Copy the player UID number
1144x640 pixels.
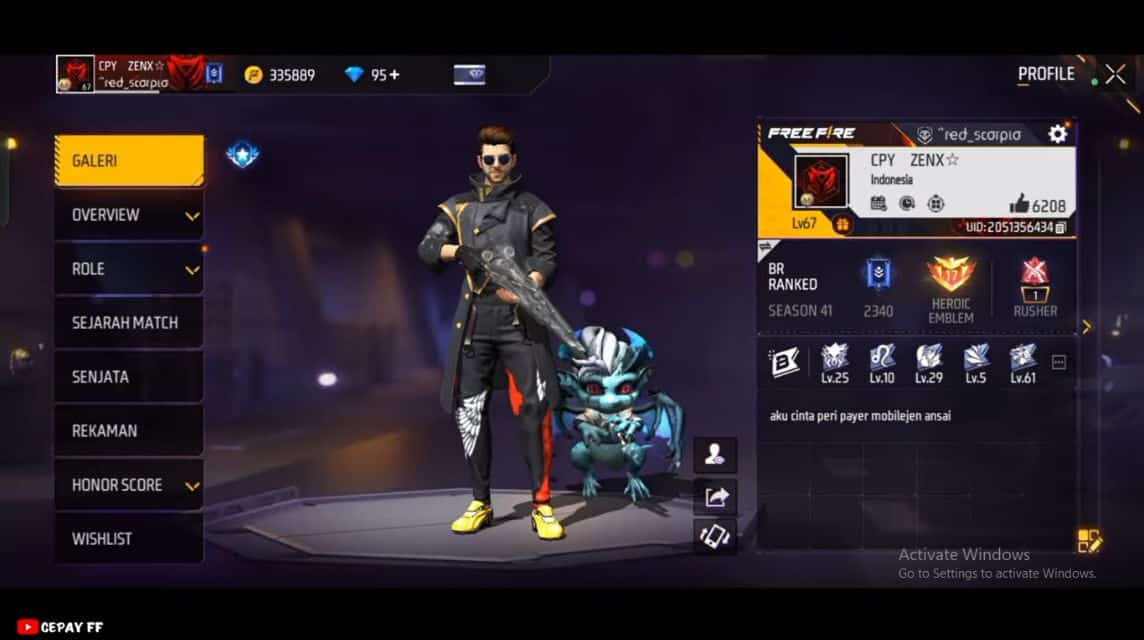tap(1061, 228)
